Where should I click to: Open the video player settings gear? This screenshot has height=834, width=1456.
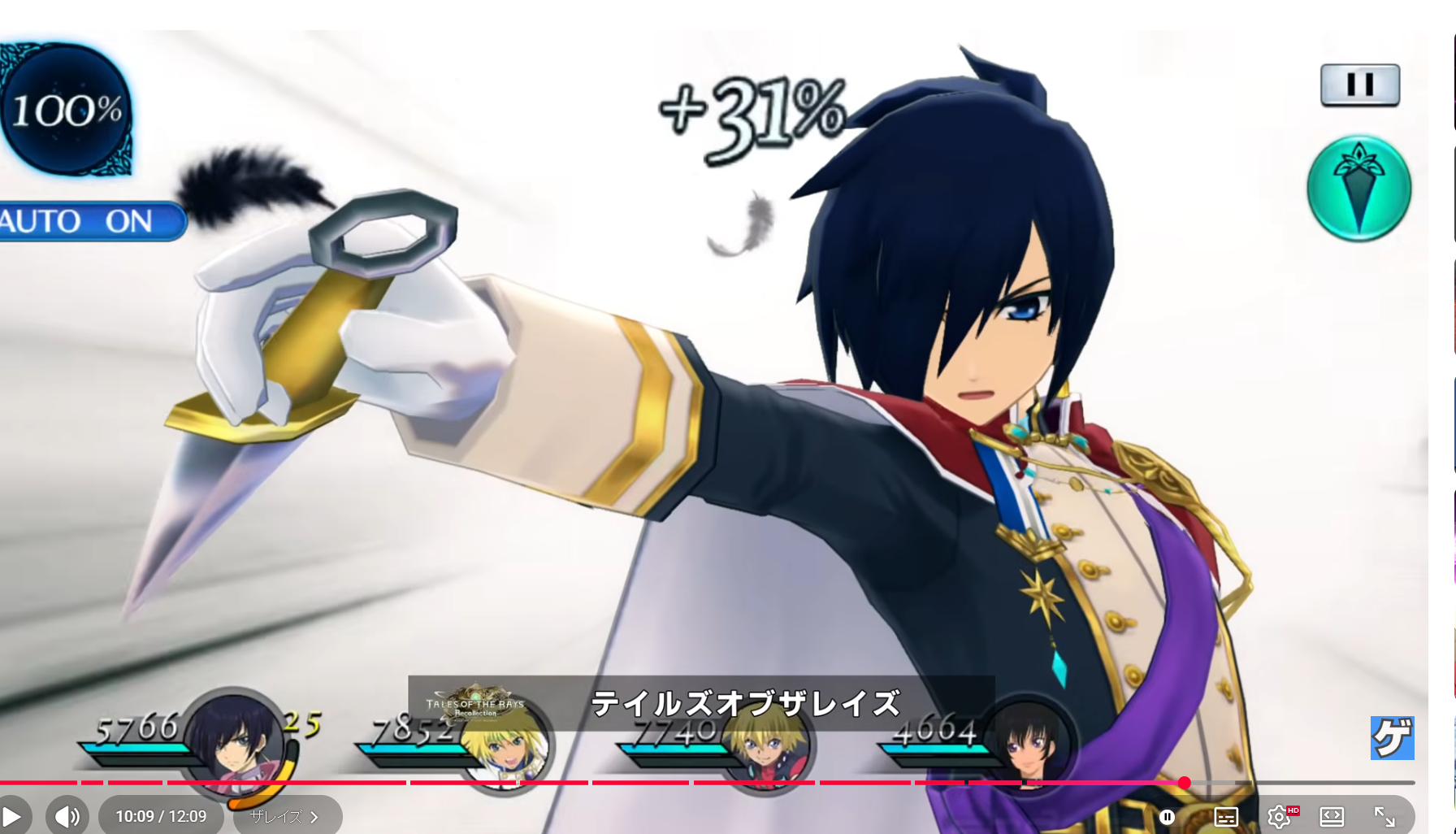coord(1279,816)
